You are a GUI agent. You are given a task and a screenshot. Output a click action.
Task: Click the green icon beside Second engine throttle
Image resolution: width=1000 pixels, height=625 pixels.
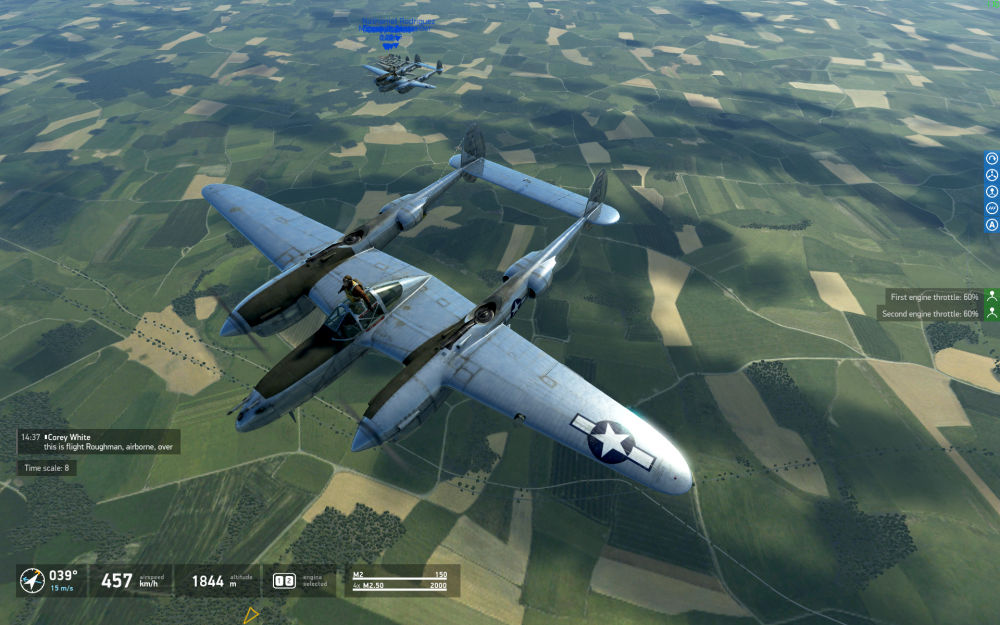click(991, 313)
